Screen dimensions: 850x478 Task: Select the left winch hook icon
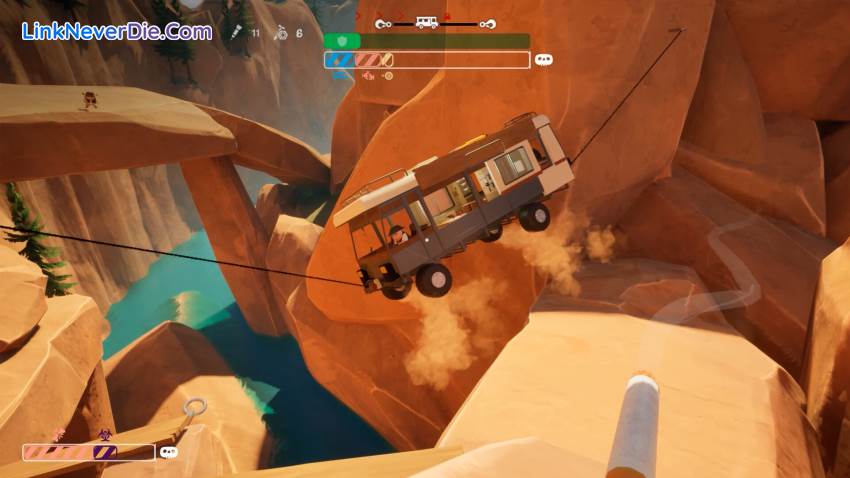(x=382, y=22)
